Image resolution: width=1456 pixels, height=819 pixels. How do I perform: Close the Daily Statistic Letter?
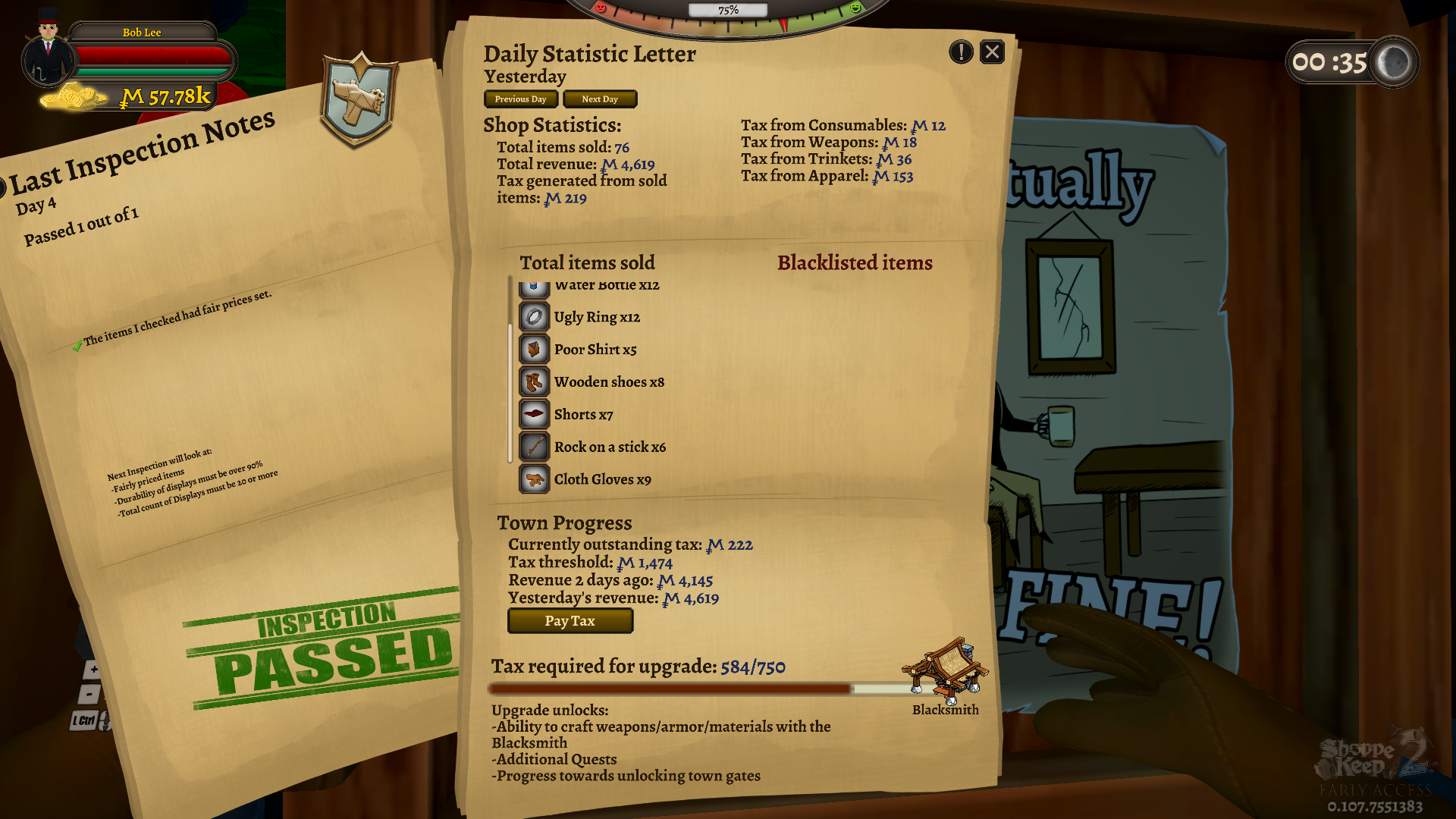(992, 52)
